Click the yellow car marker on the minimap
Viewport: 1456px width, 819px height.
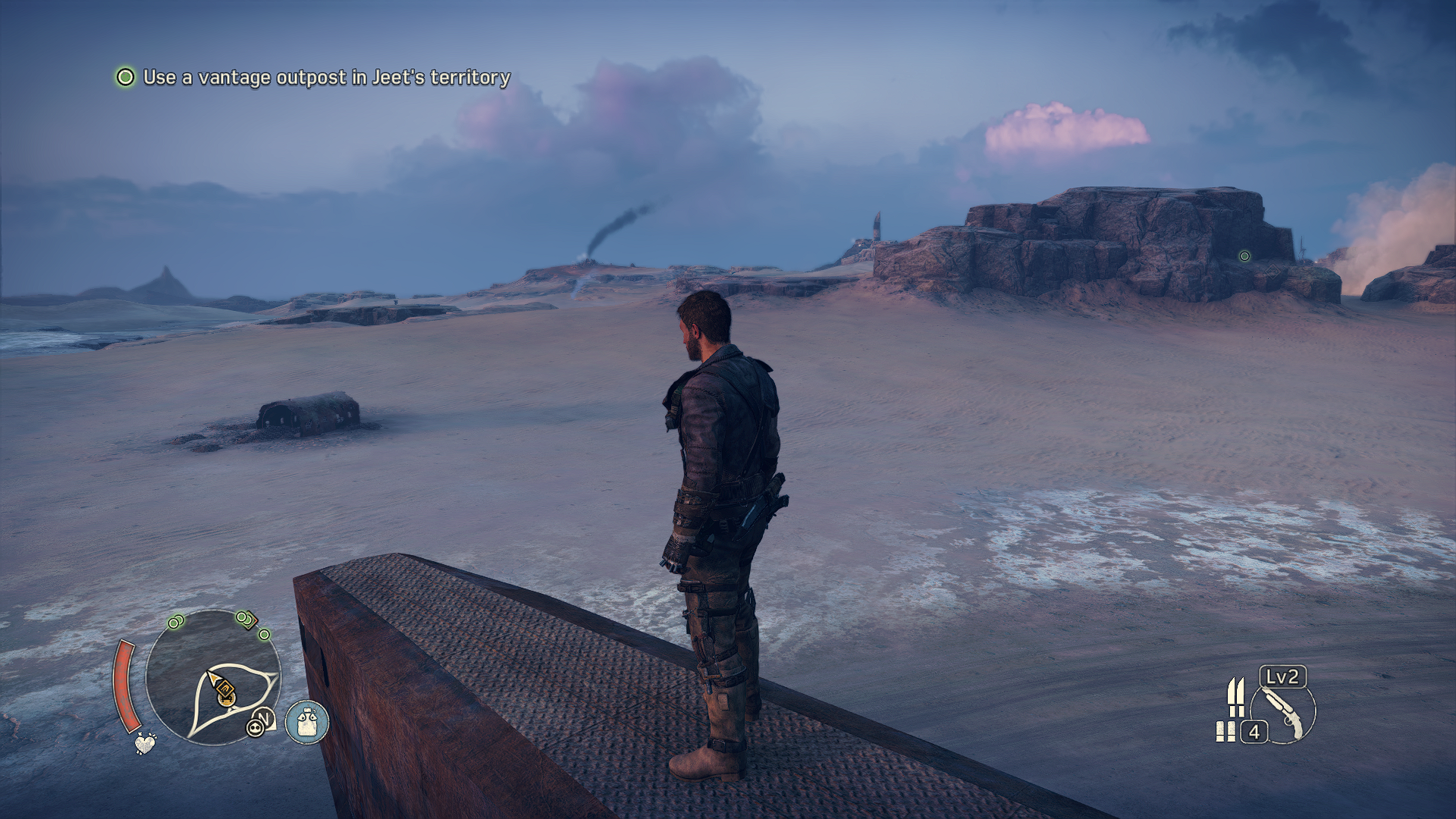tap(225, 692)
